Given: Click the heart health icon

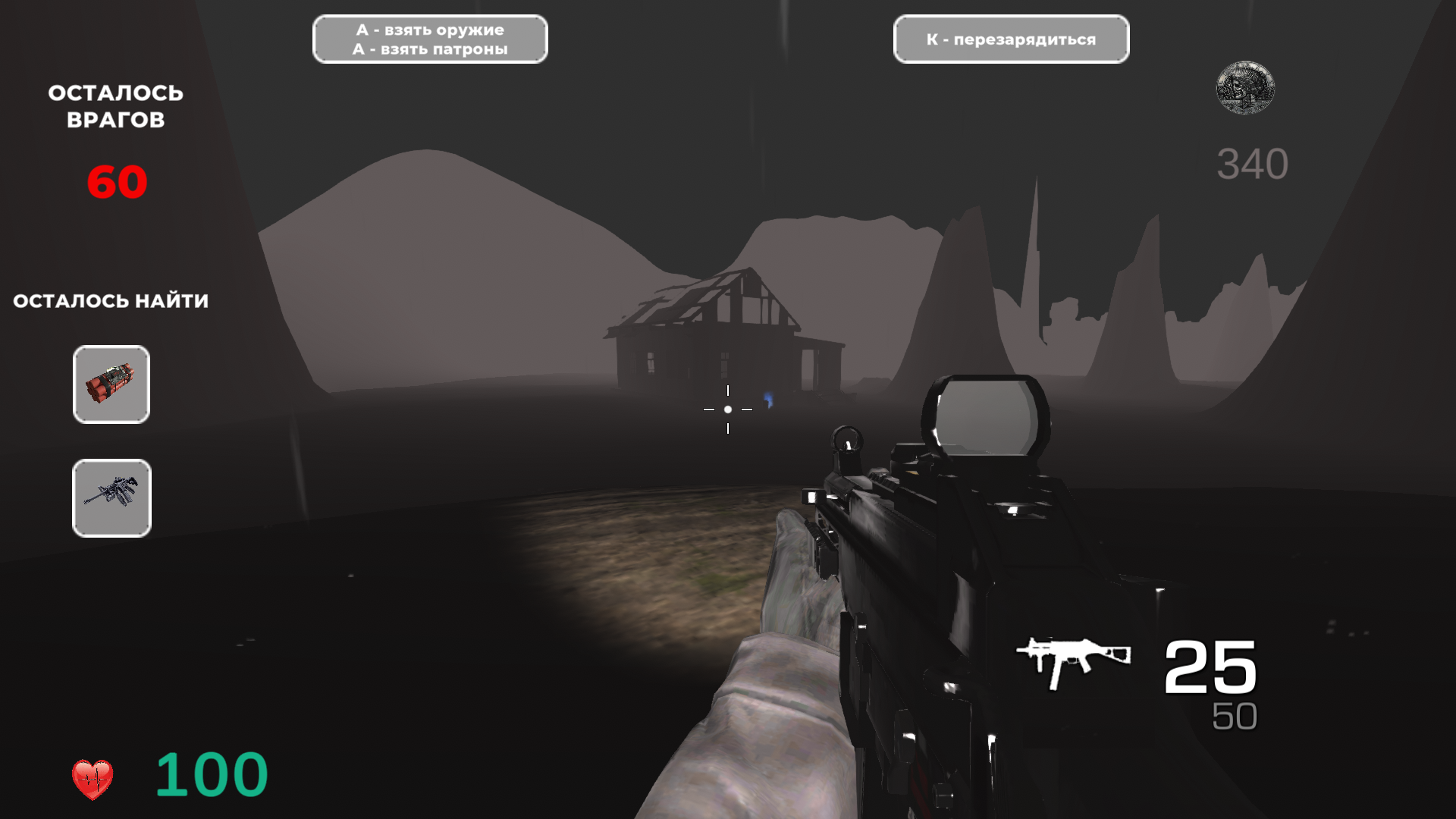Looking at the screenshot, I should (x=94, y=775).
